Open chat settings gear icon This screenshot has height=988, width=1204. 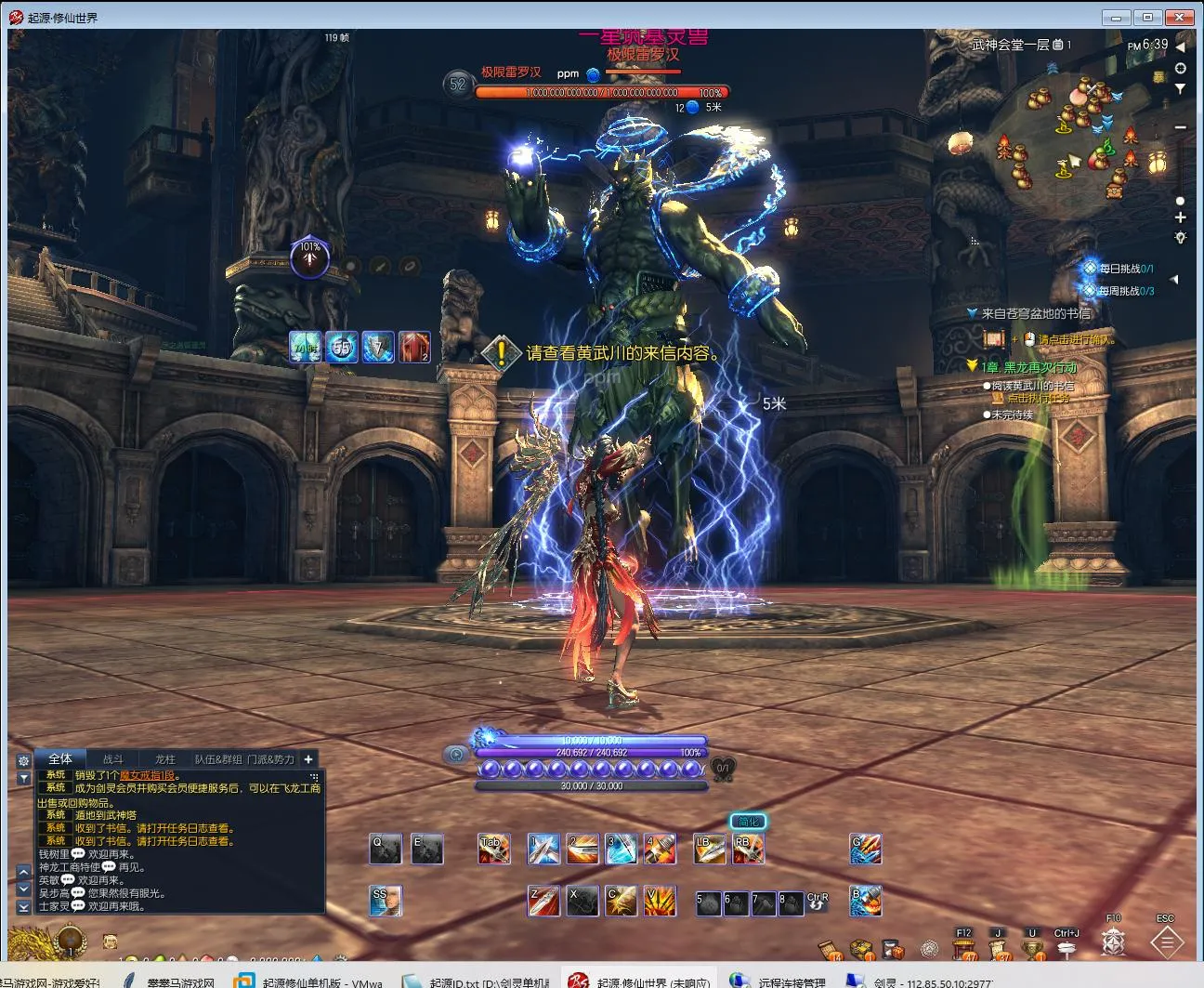click(23, 759)
